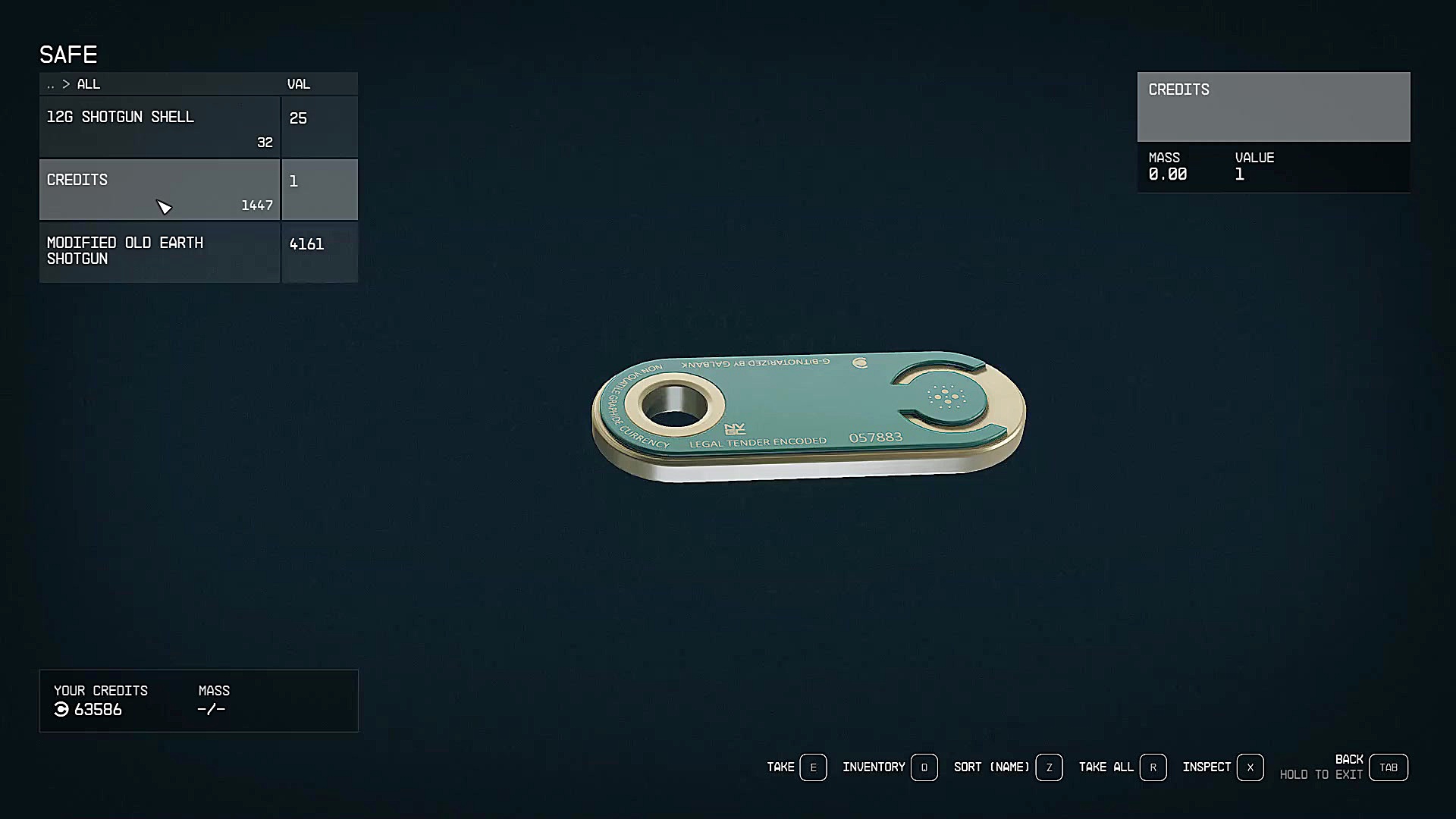Choose the Modified Old Earth Shotgun entry

(x=159, y=253)
